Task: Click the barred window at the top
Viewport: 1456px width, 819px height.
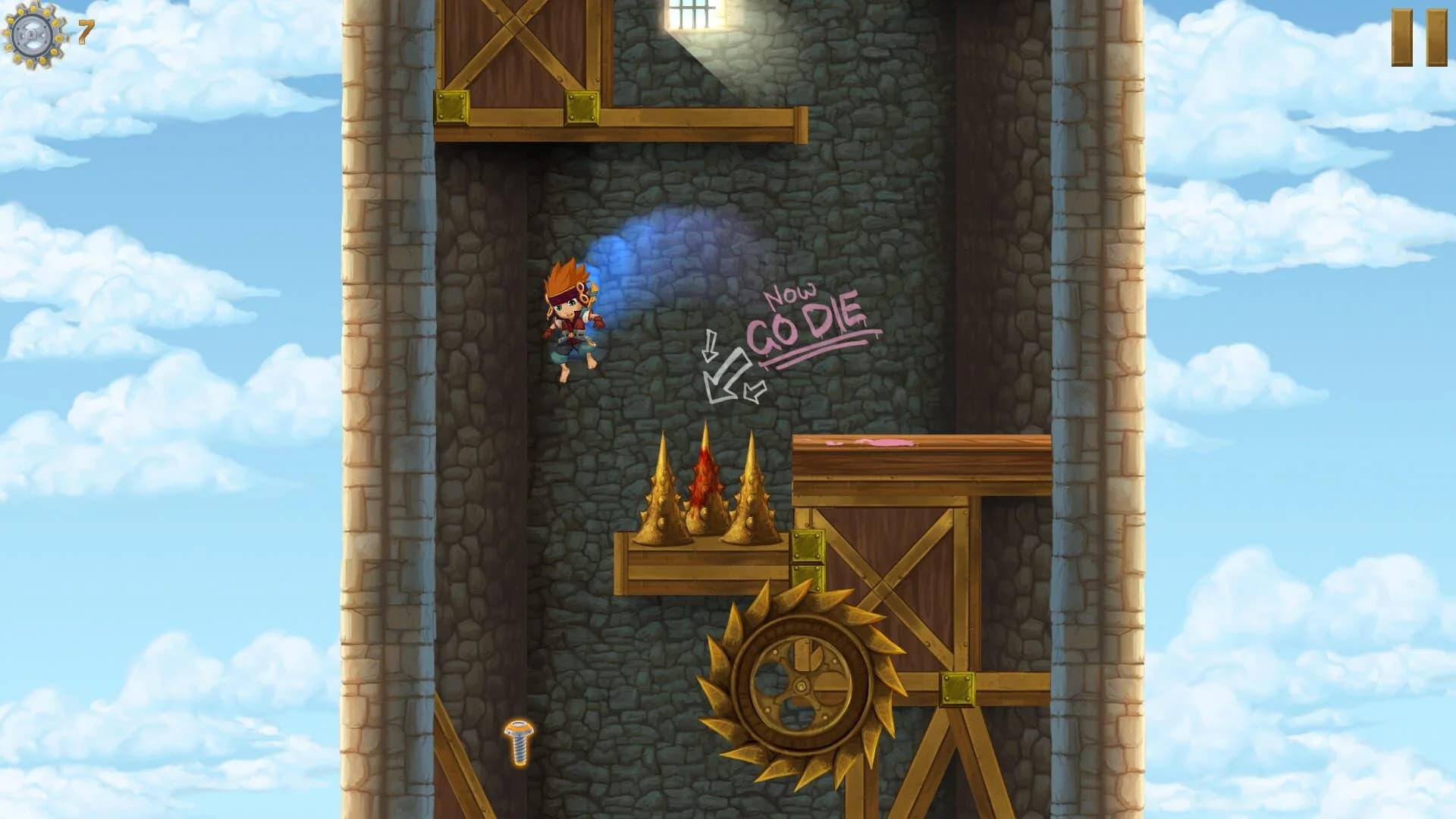Action: coord(690,15)
